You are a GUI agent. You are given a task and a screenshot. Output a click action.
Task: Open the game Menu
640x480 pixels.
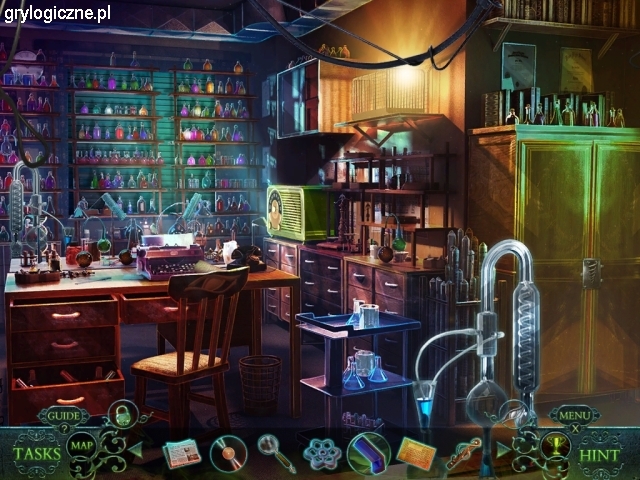point(573,415)
